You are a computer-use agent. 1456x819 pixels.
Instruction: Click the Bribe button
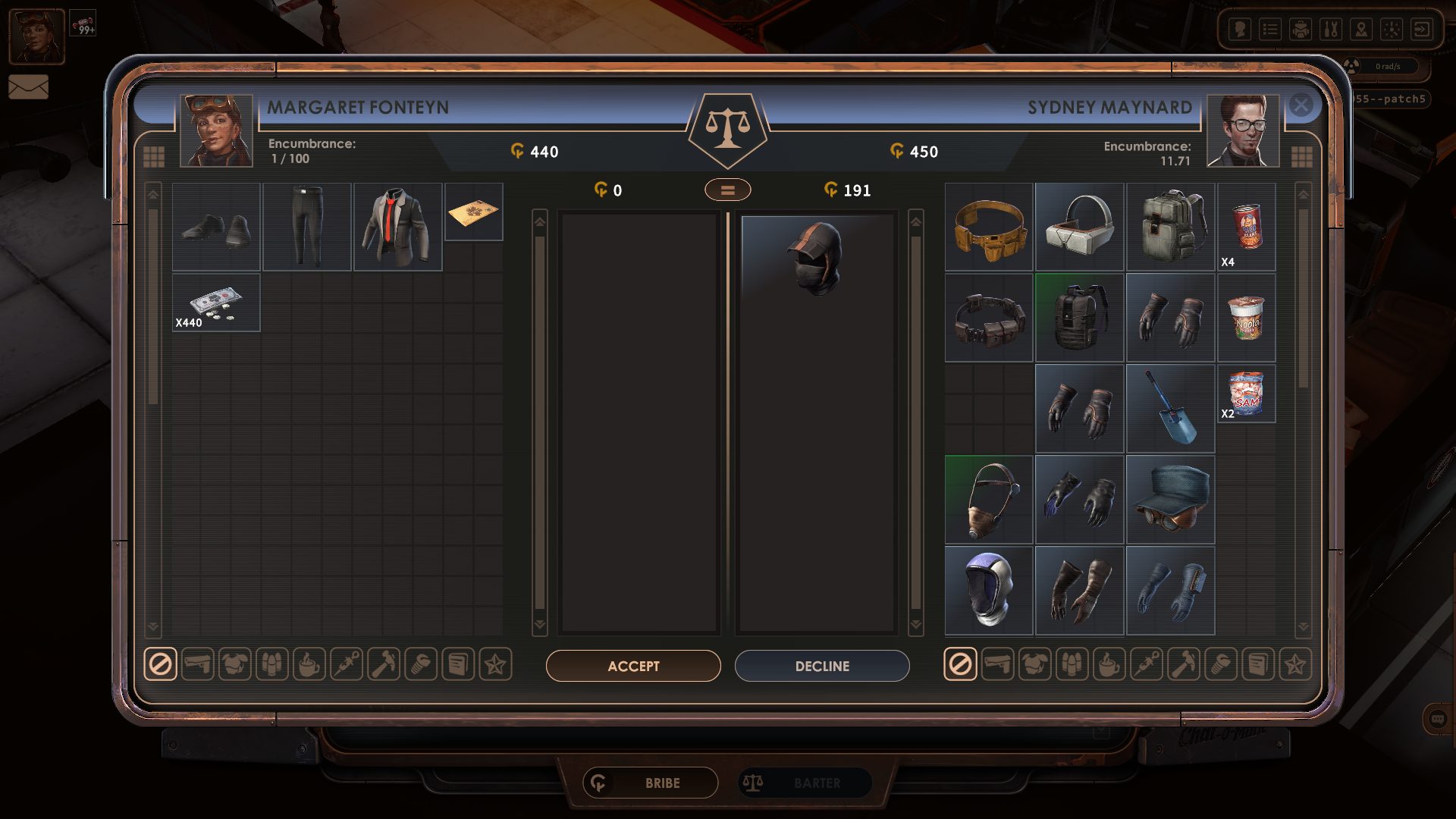tap(651, 783)
